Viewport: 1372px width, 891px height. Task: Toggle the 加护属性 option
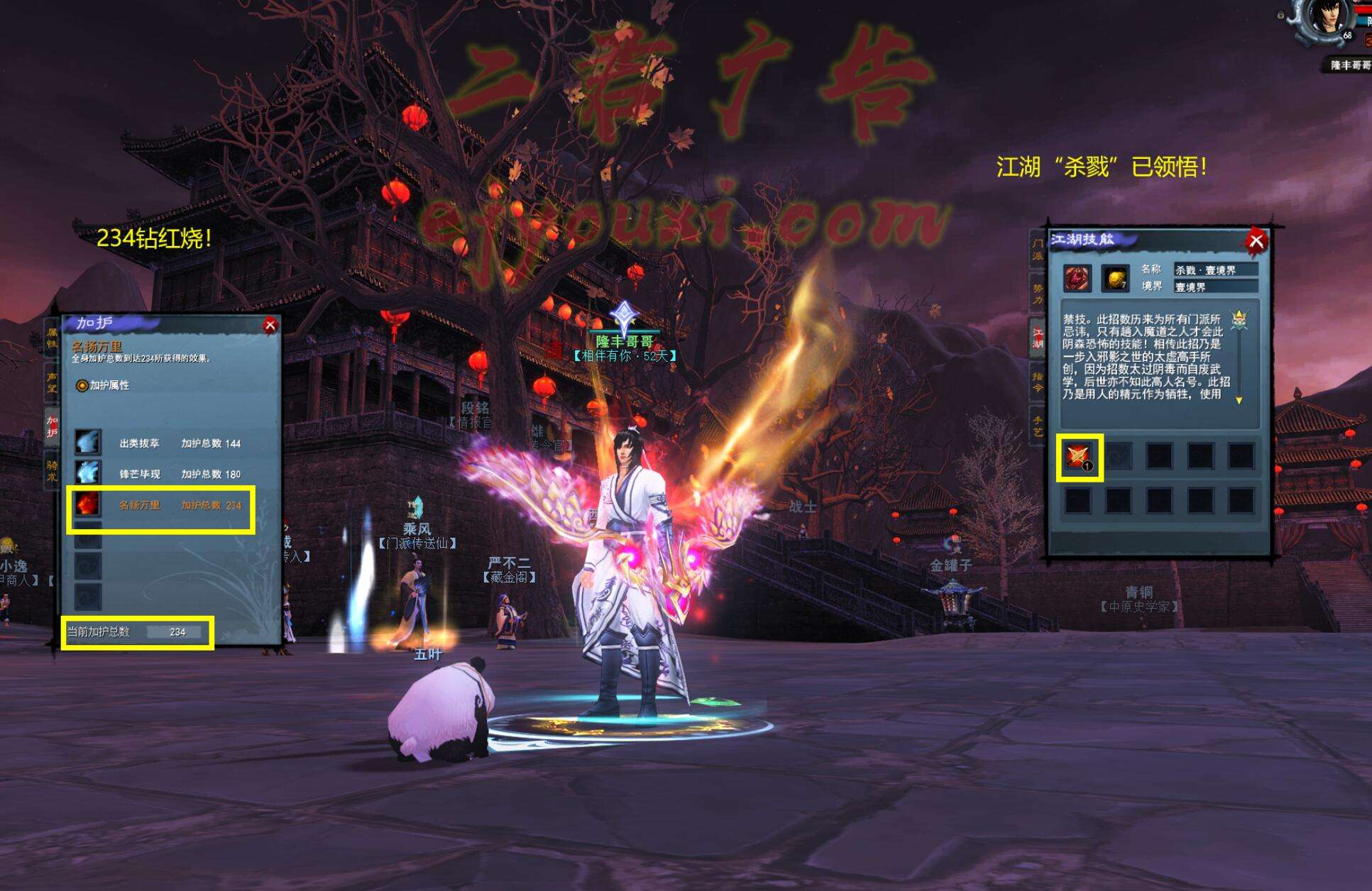point(83,385)
